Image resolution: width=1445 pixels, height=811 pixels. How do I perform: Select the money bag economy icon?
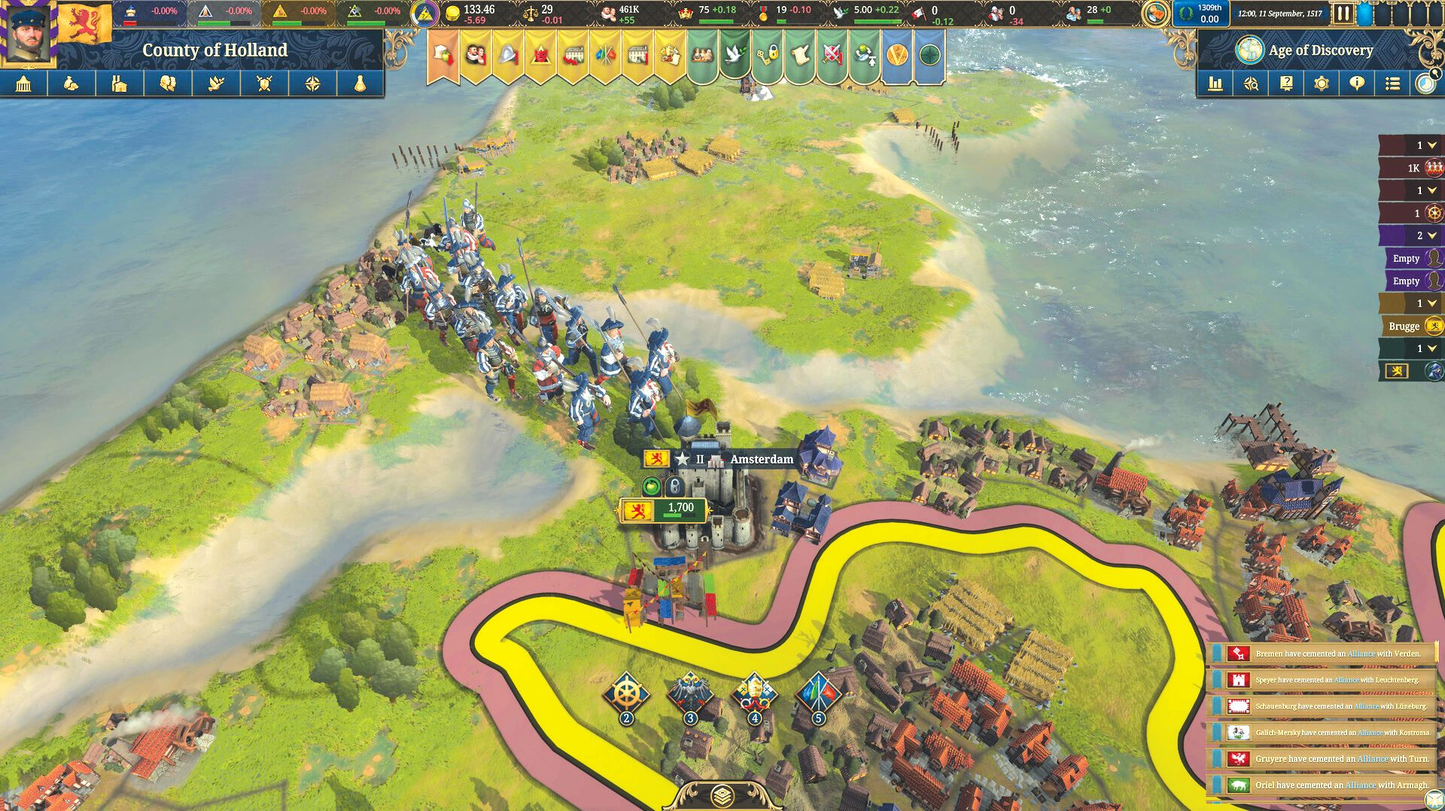click(69, 84)
